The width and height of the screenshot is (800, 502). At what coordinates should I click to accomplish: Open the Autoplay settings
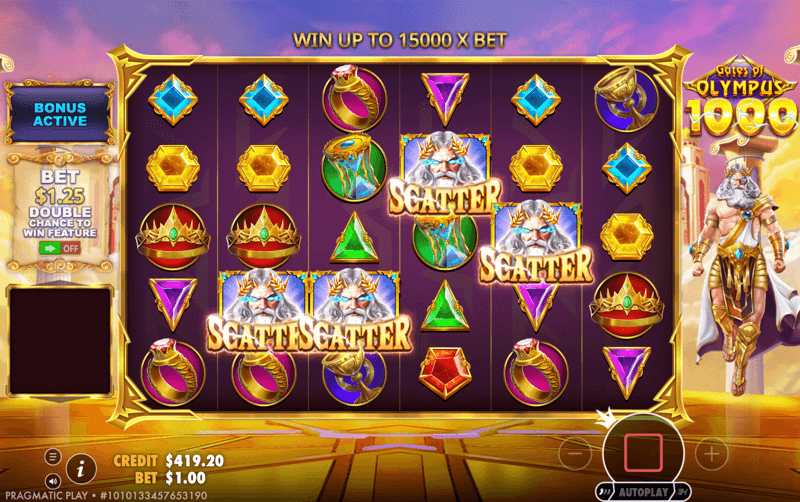click(x=643, y=493)
